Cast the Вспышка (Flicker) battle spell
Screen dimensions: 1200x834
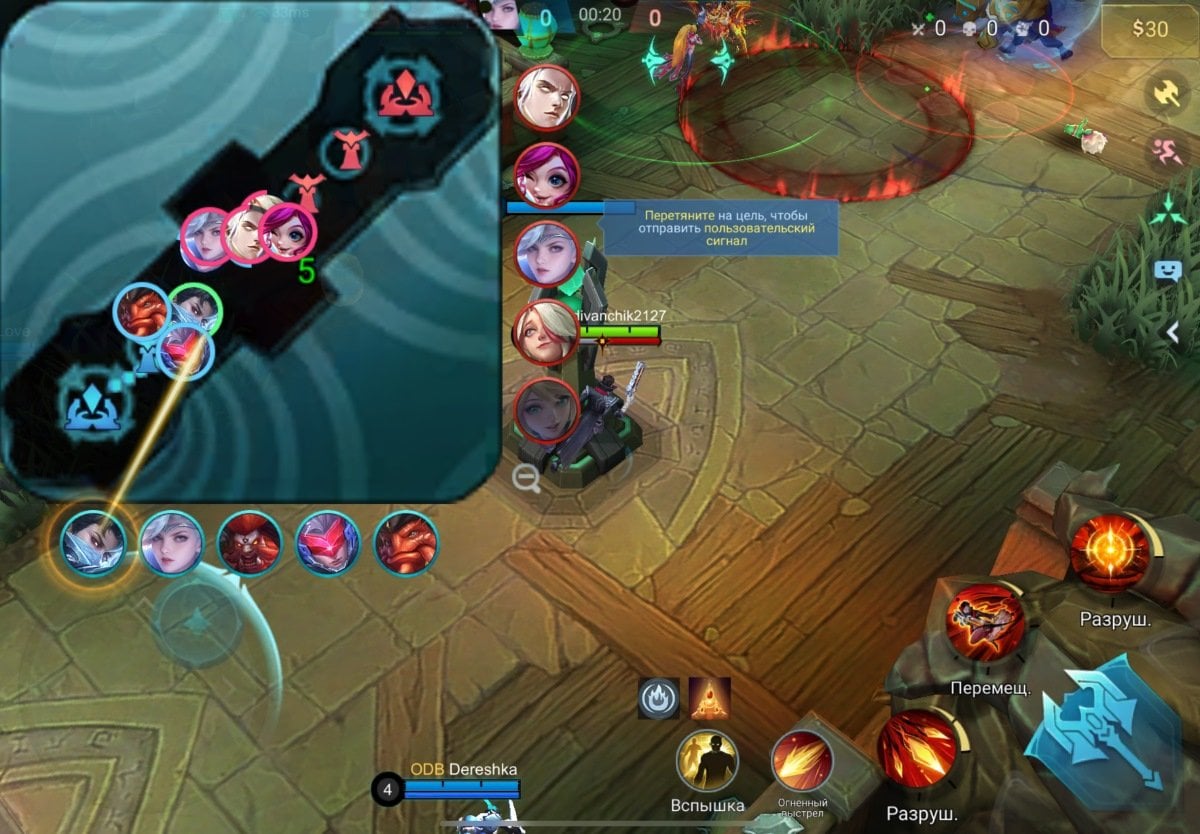(x=707, y=763)
